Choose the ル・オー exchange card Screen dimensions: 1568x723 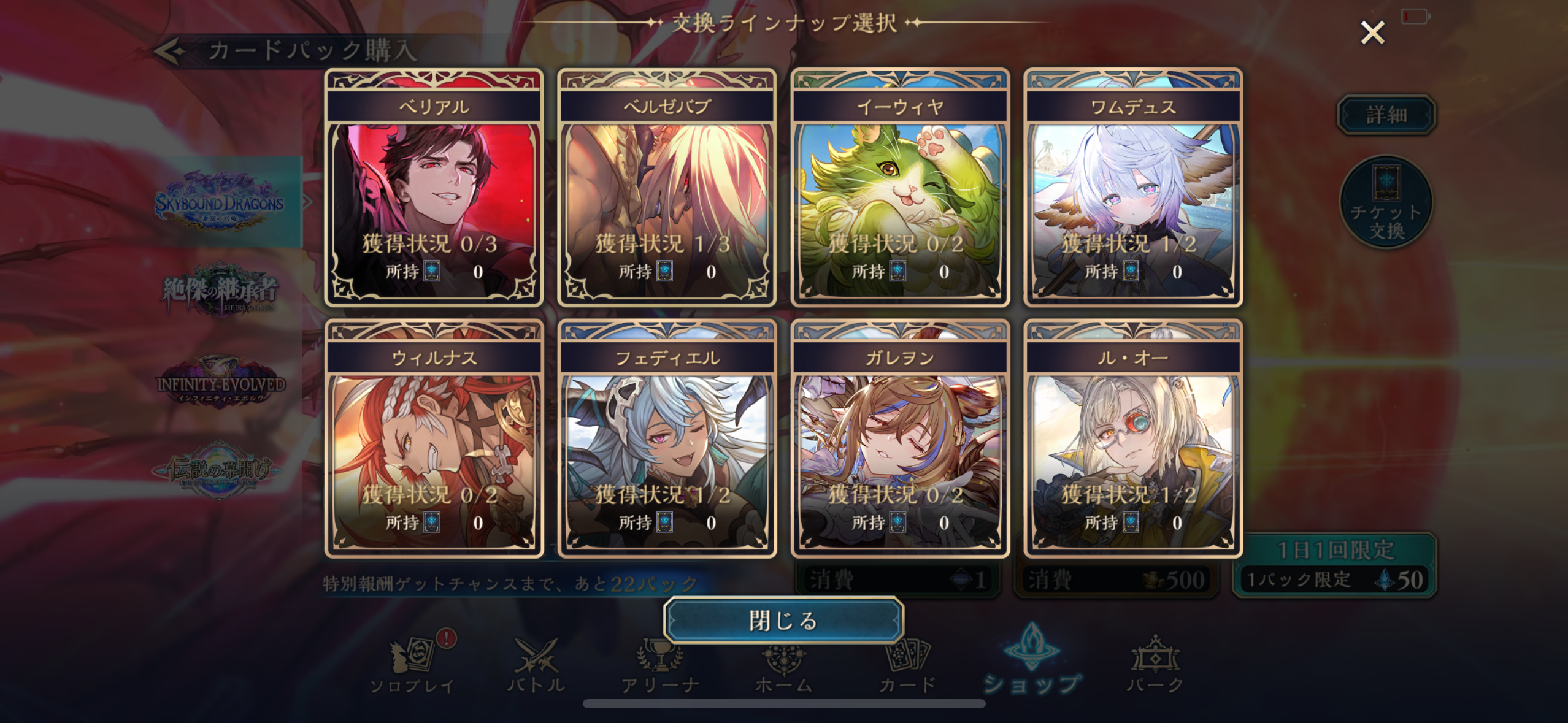(1133, 439)
